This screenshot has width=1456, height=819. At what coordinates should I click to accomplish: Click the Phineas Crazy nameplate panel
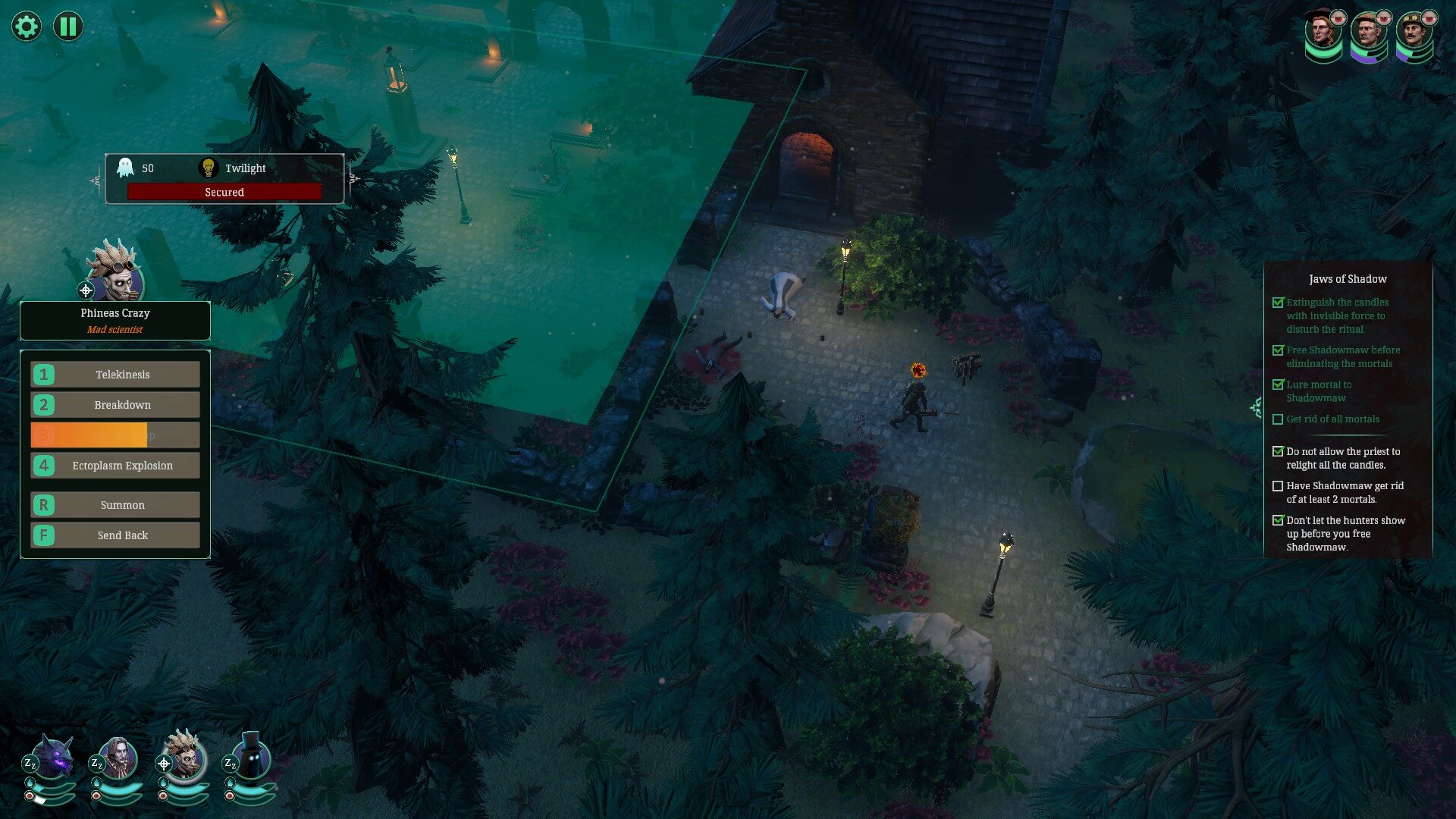point(115,320)
